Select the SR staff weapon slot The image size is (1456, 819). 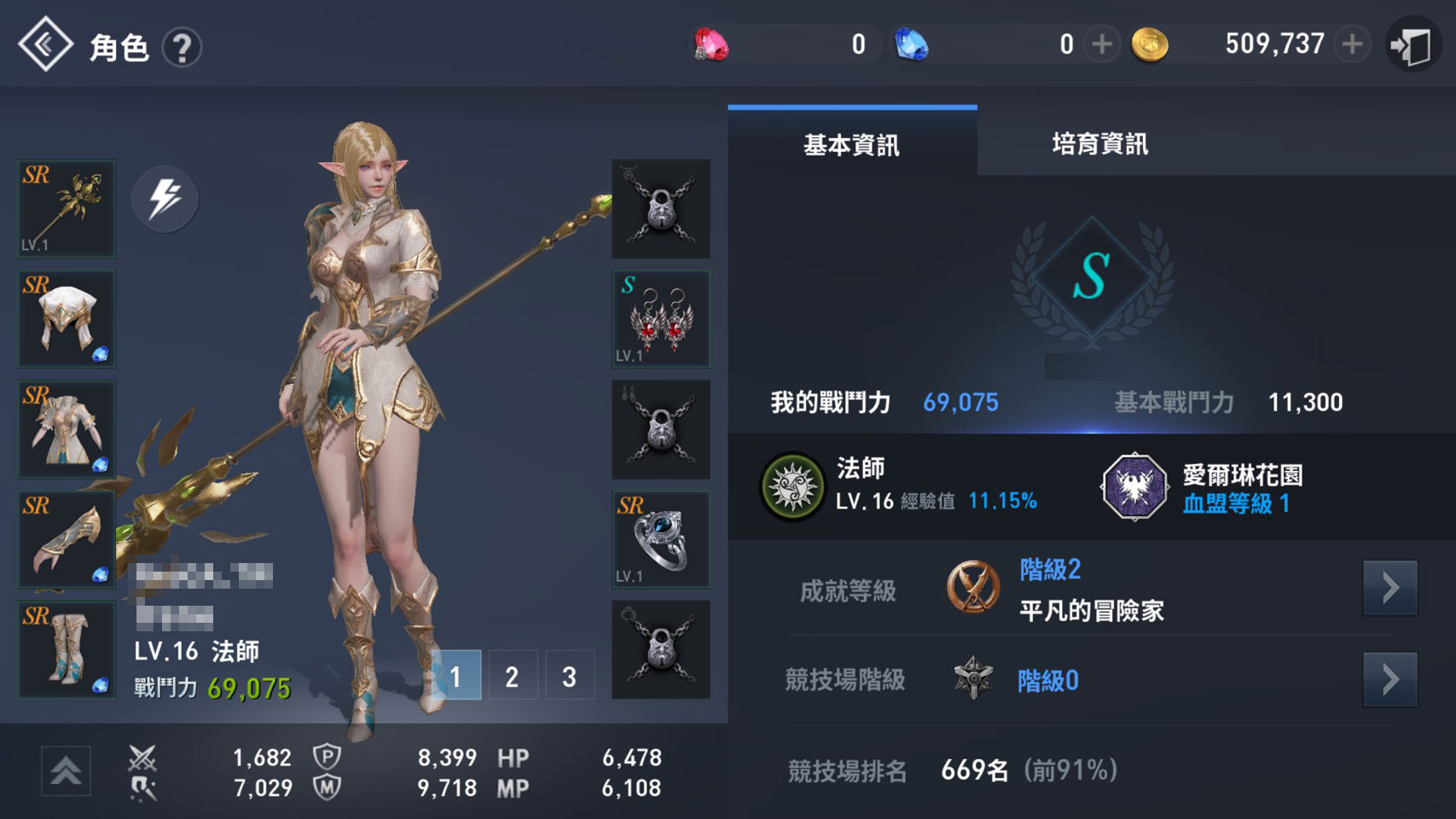67,209
